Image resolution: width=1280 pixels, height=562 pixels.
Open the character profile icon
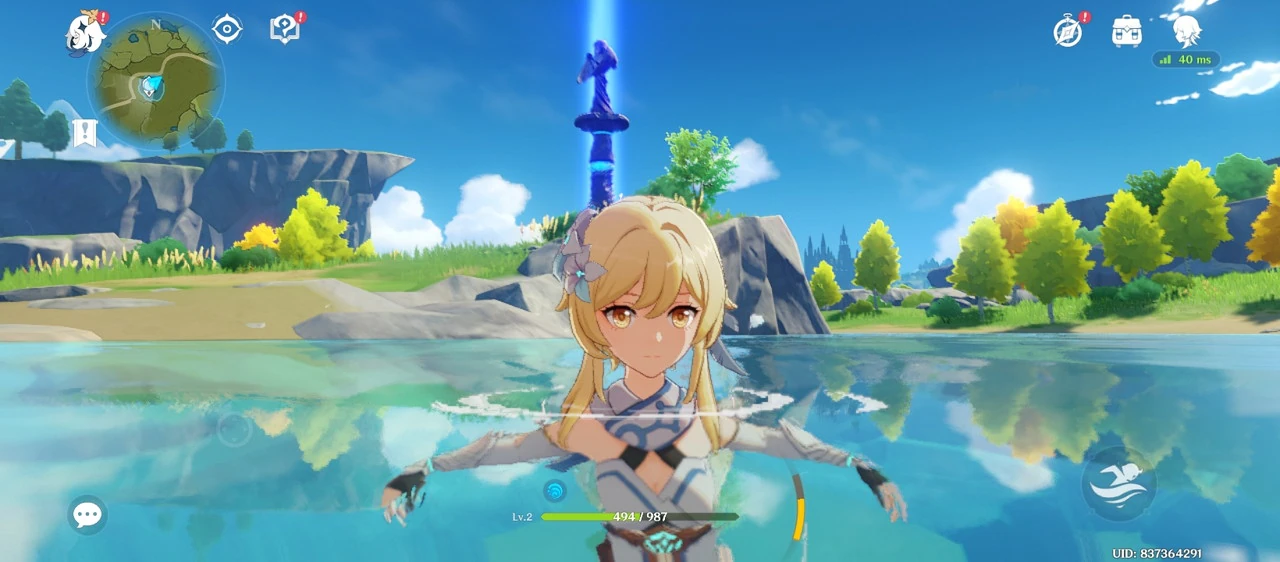[1186, 30]
